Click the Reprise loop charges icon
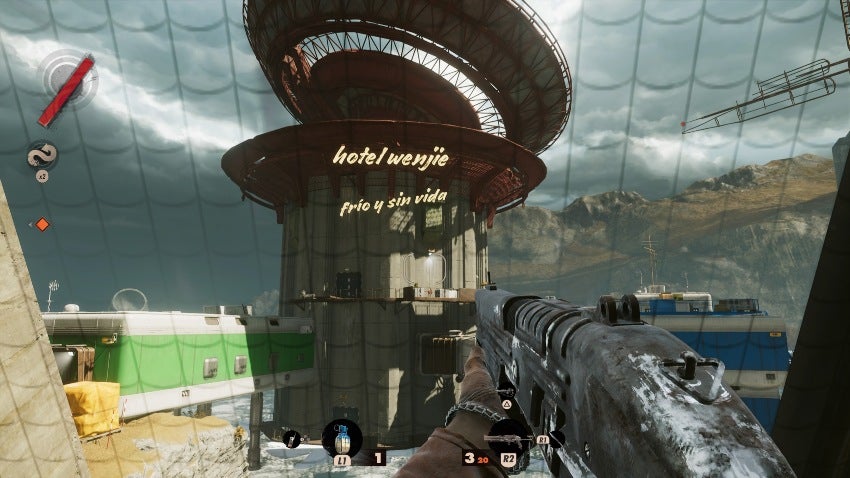This screenshot has height=478, width=850. point(42,154)
